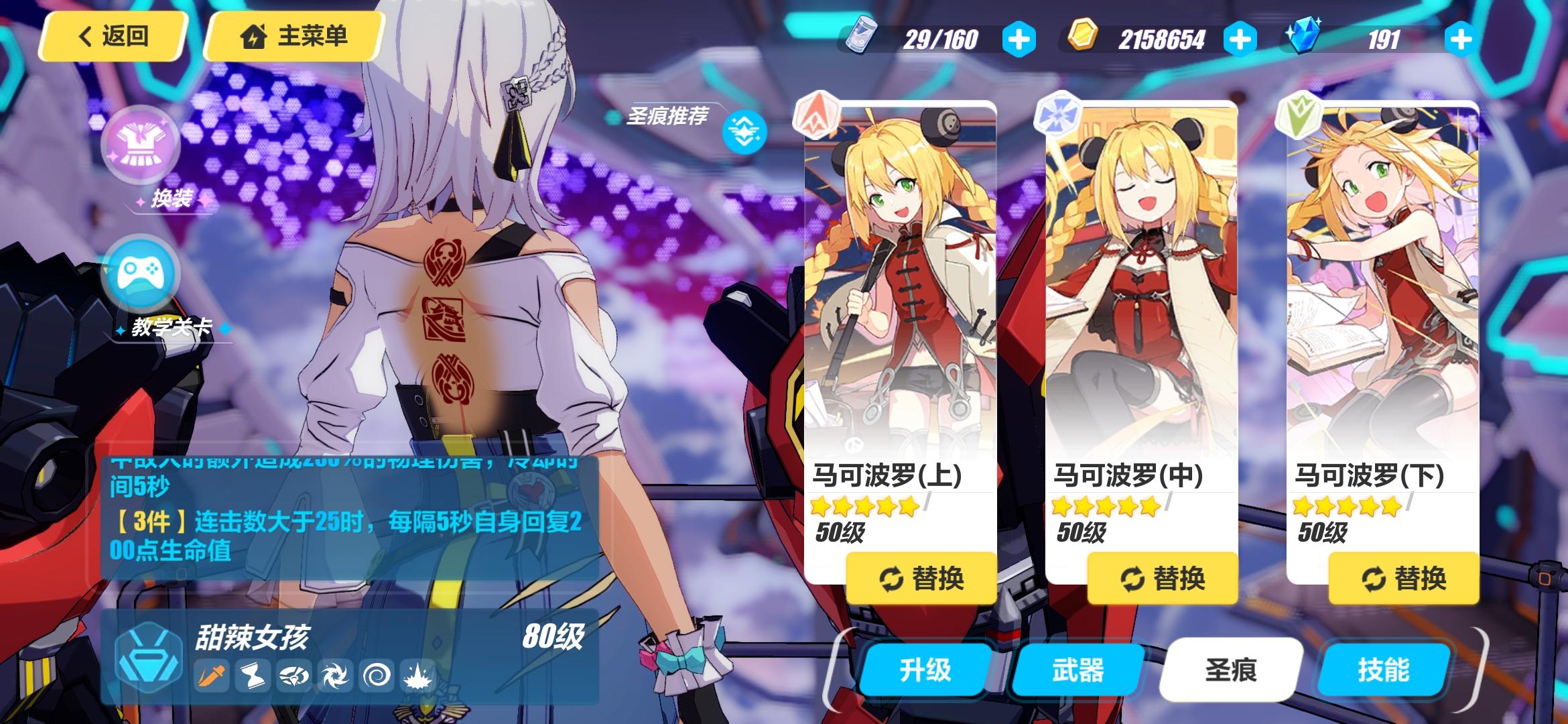
Task: Tap the blue badge on 马可波罗(中) card
Action: tap(1057, 113)
